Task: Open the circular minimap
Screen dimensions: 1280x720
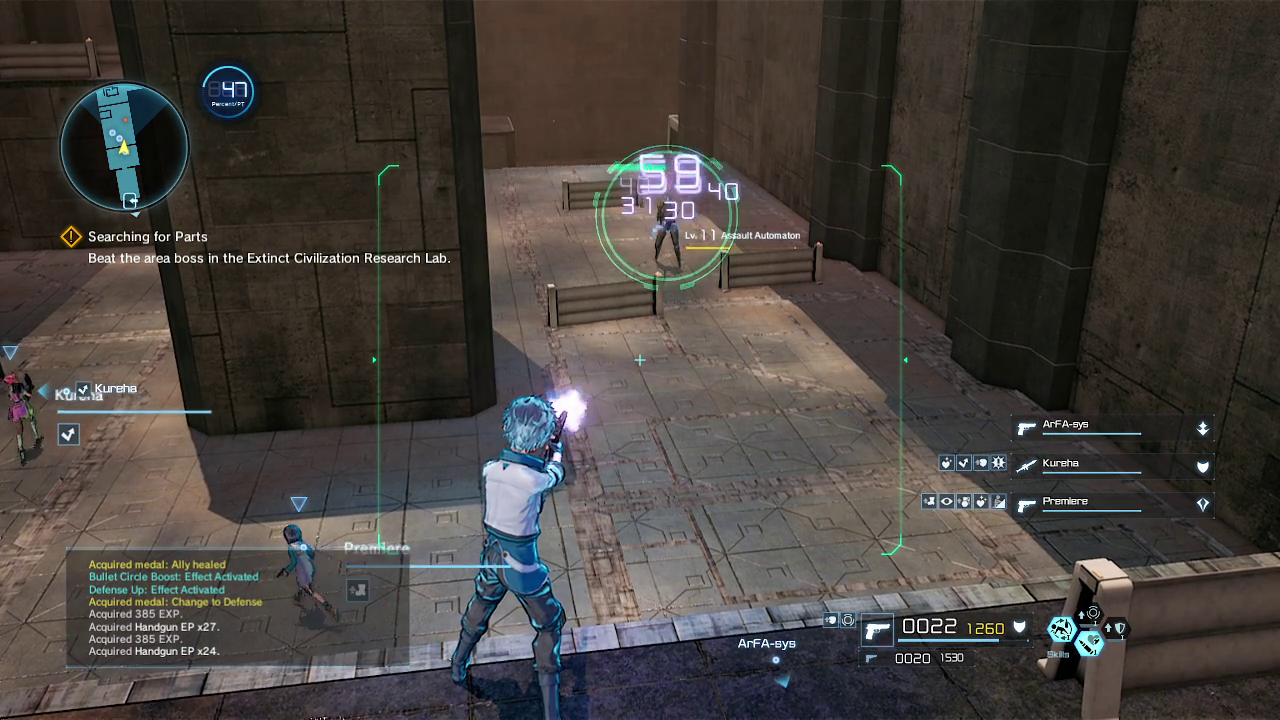Action: (124, 147)
